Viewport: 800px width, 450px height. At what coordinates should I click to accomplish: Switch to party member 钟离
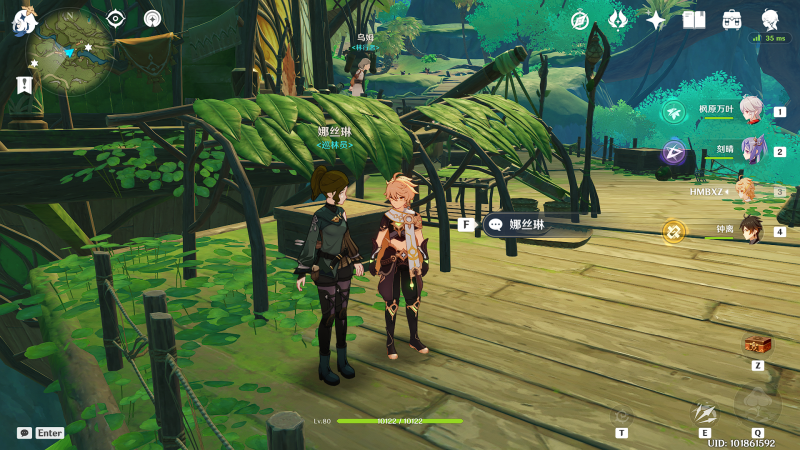pyautogui.click(x=748, y=230)
